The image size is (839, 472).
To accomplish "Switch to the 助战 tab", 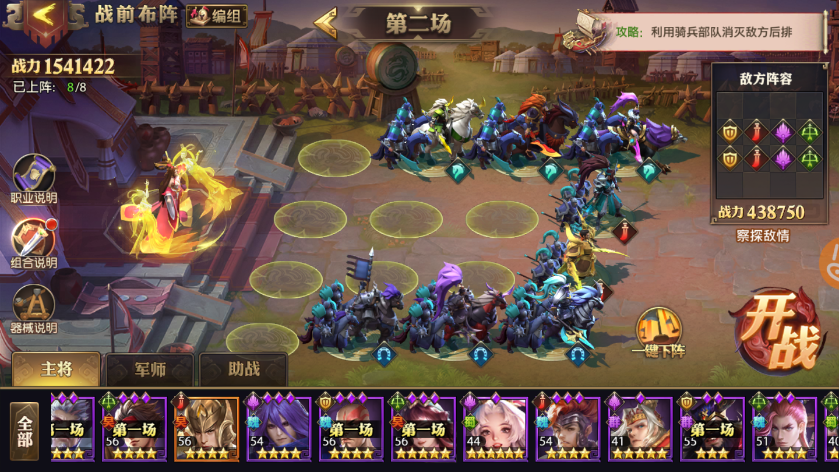I will pyautogui.click(x=244, y=369).
